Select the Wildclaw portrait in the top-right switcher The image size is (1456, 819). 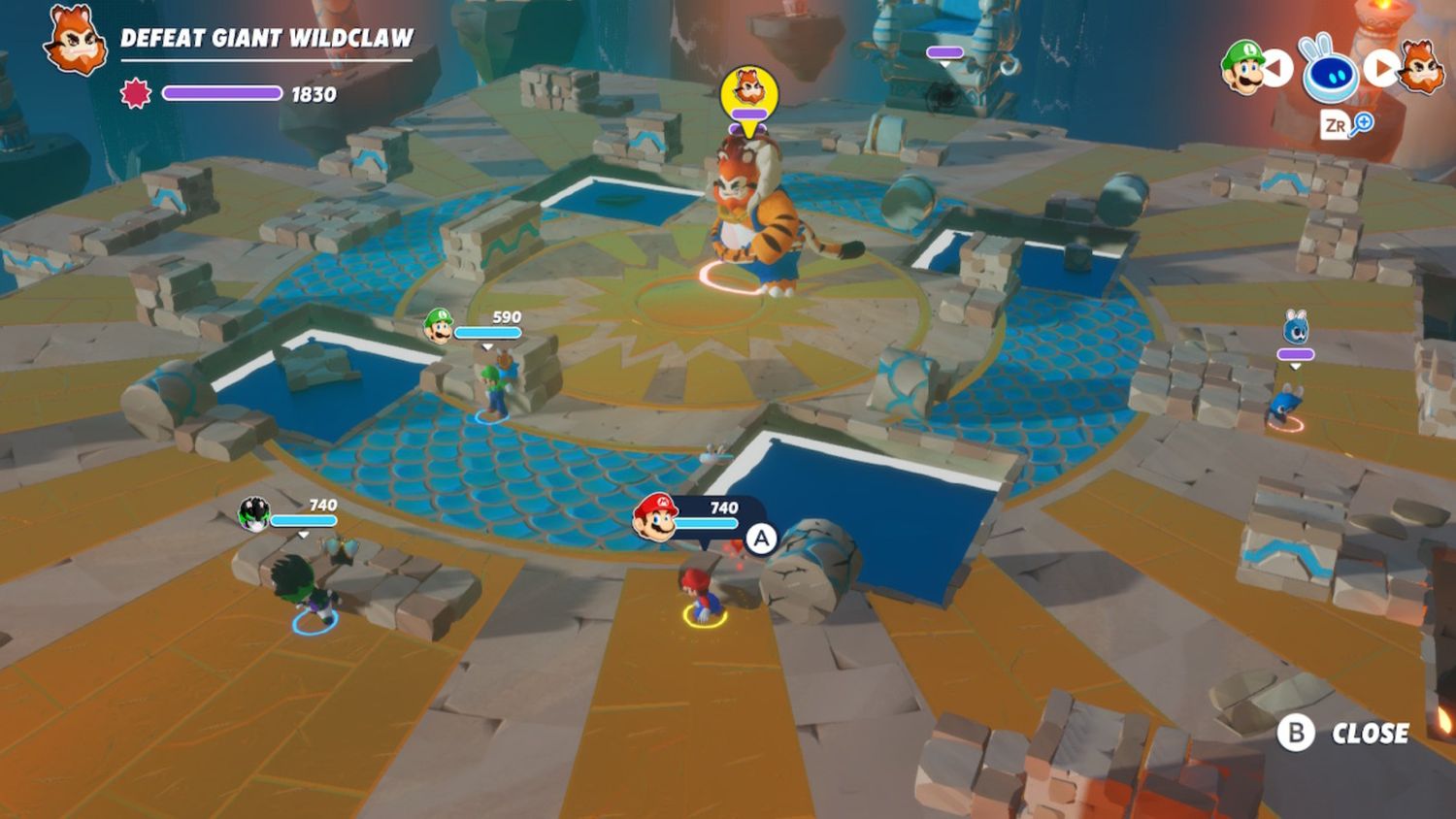(x=1421, y=66)
